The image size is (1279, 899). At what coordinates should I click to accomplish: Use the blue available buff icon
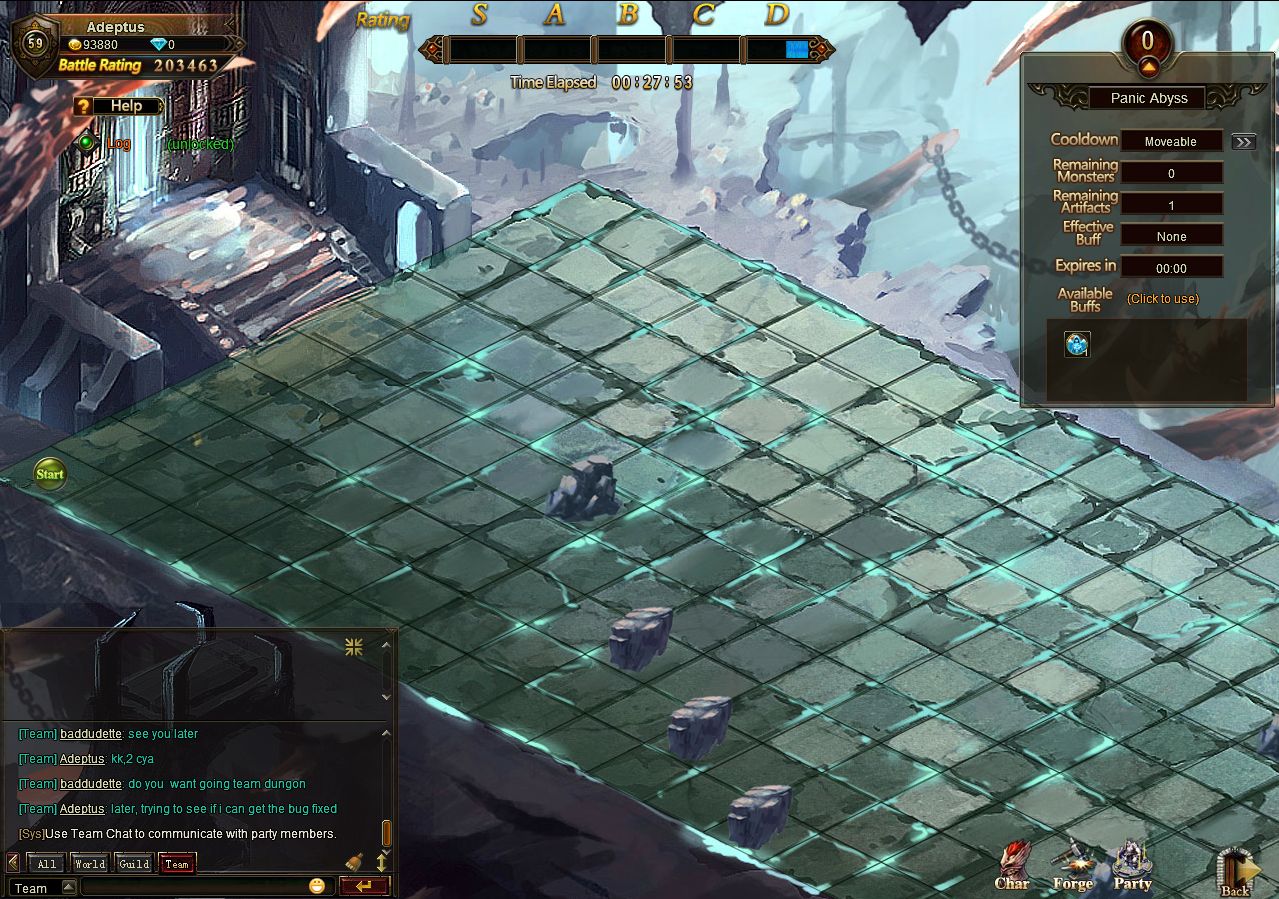(1076, 344)
